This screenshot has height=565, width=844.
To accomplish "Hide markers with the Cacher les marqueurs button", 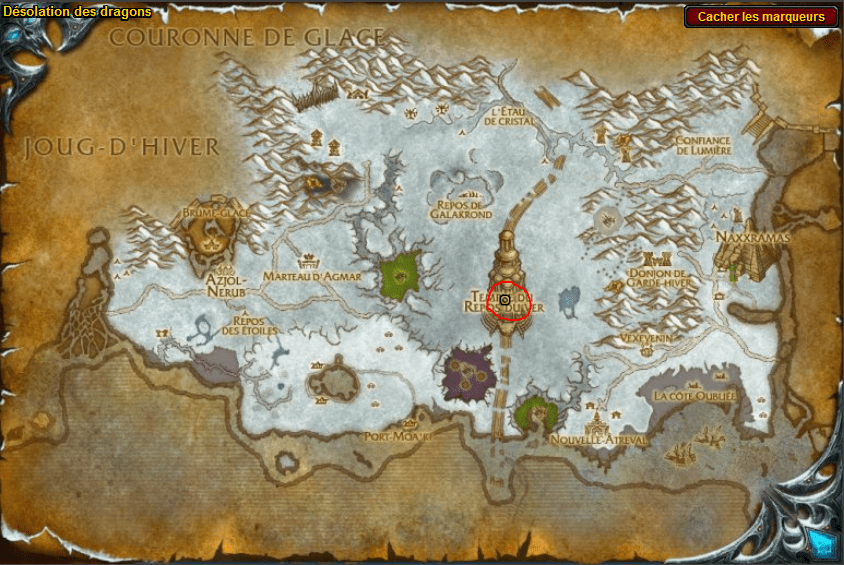I will coord(761,16).
